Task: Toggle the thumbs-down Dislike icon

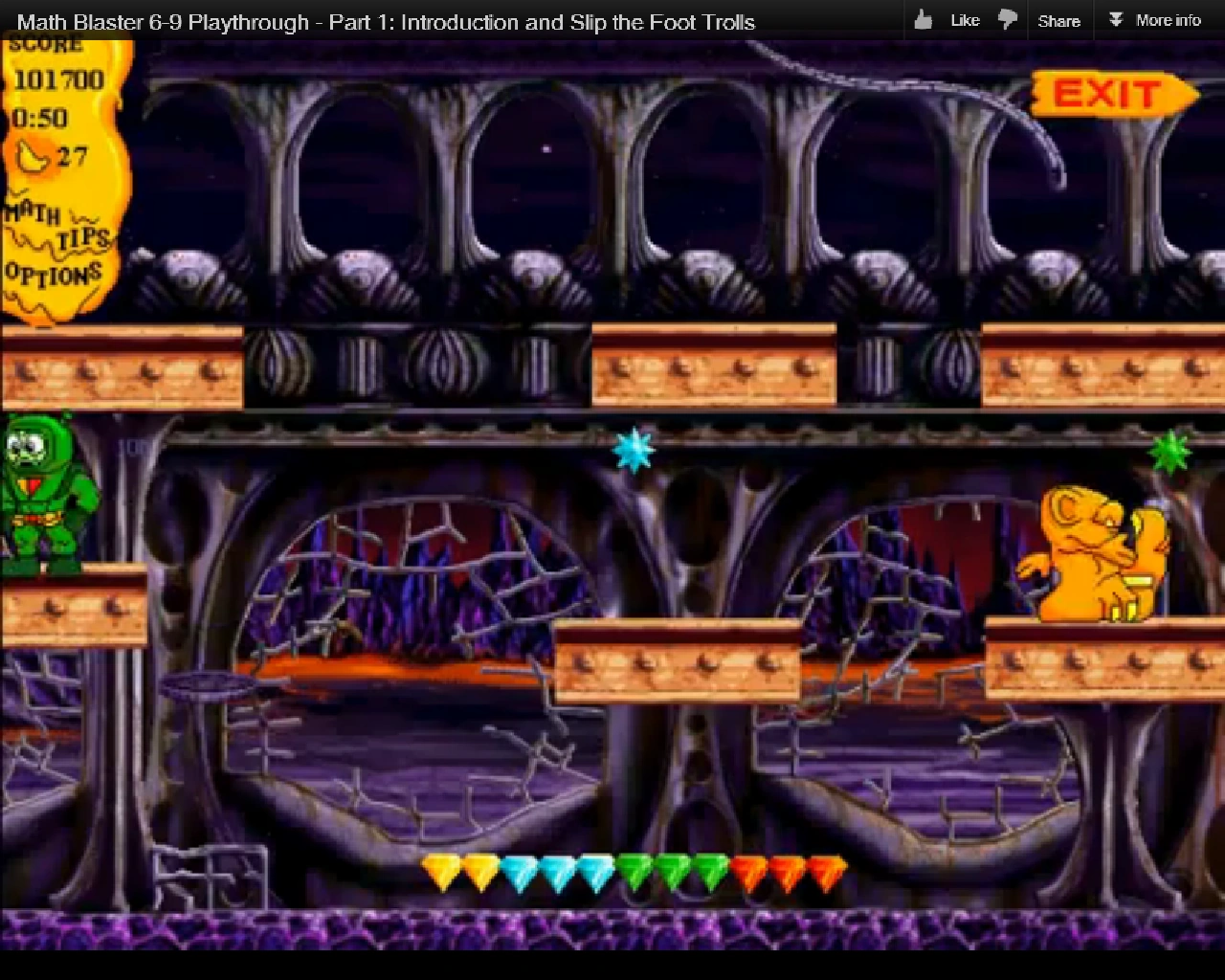Action: [x=1007, y=18]
